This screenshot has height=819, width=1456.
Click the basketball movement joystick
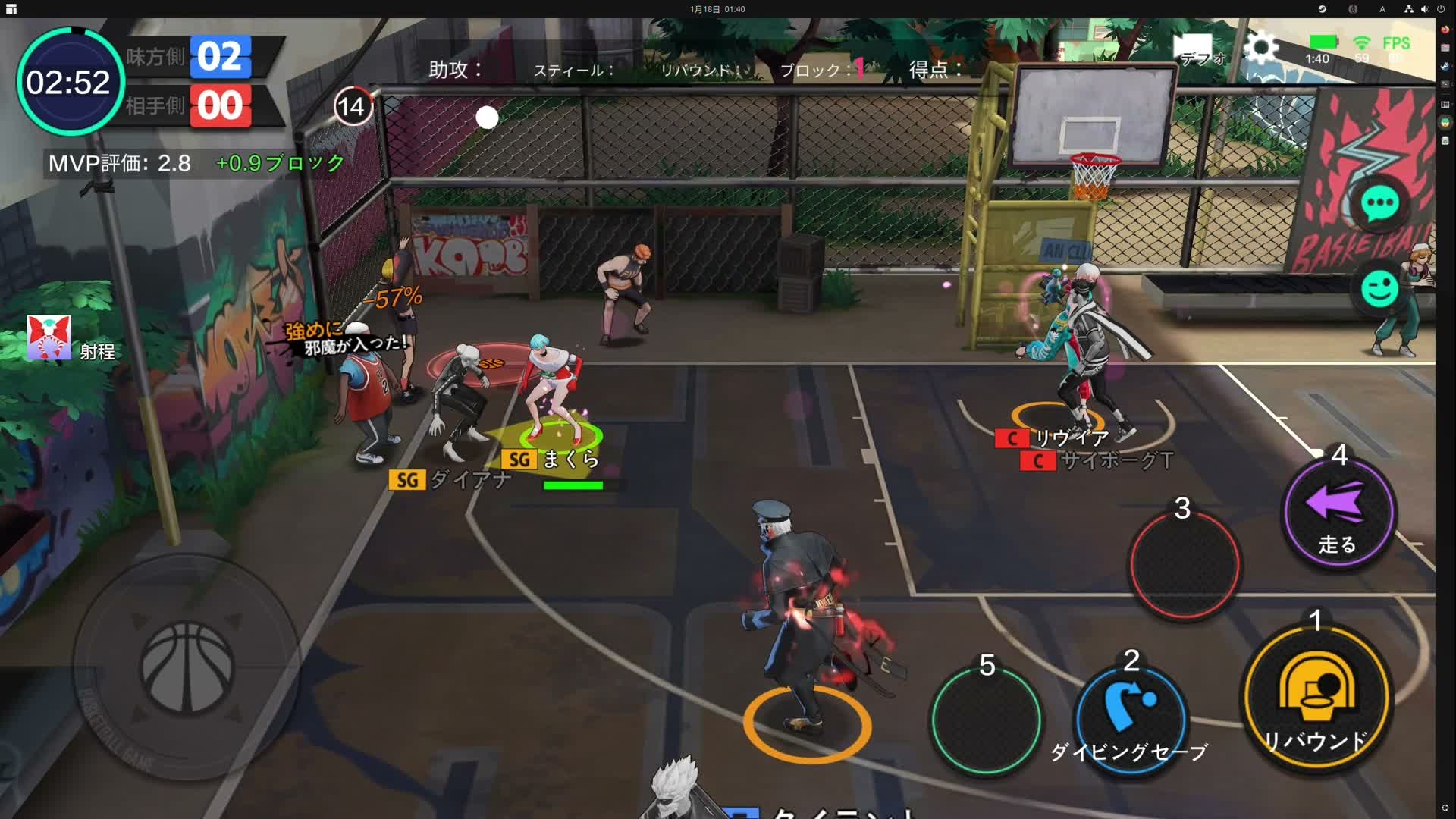pos(187,667)
